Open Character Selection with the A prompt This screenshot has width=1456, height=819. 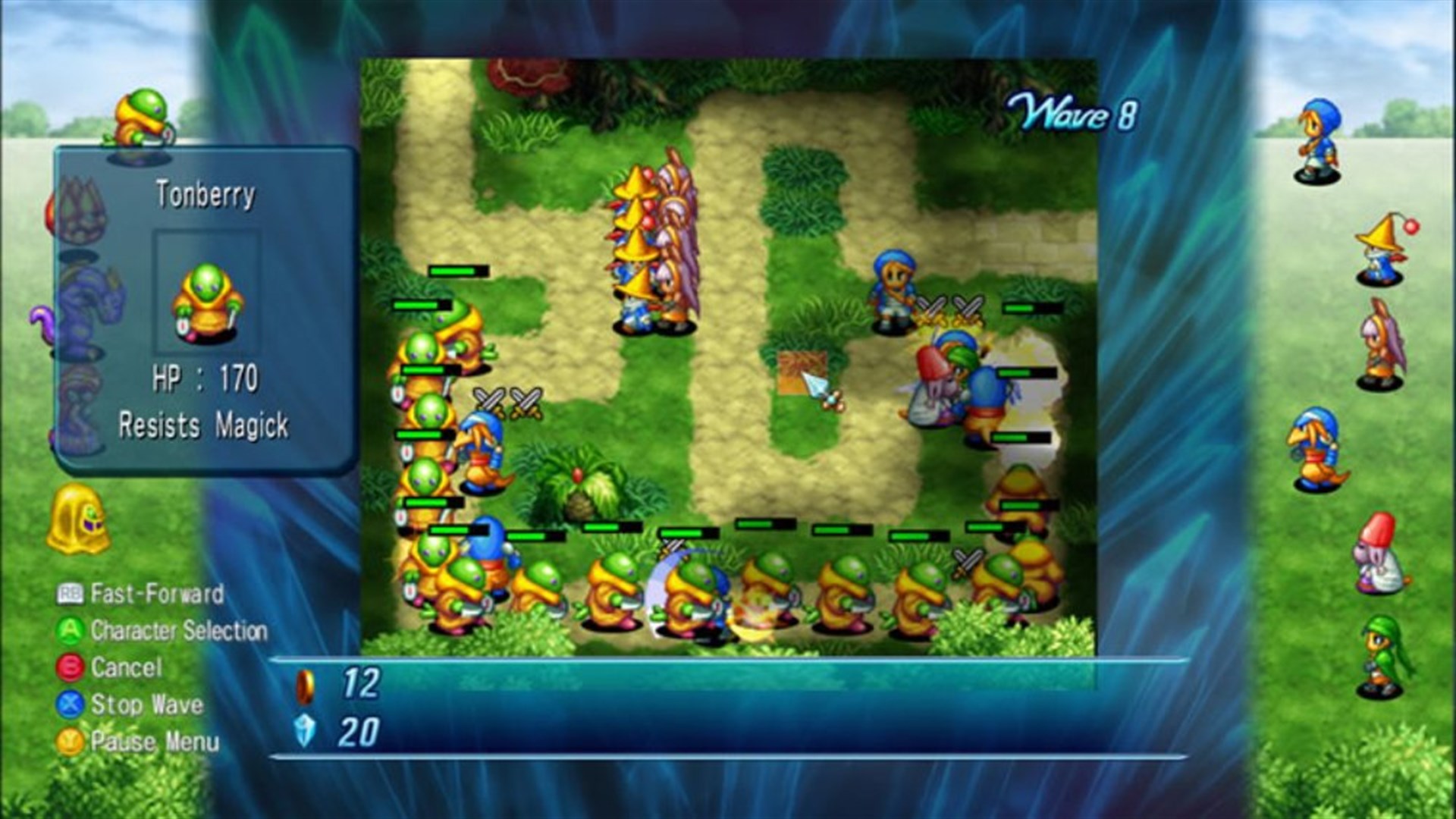[x=72, y=632]
